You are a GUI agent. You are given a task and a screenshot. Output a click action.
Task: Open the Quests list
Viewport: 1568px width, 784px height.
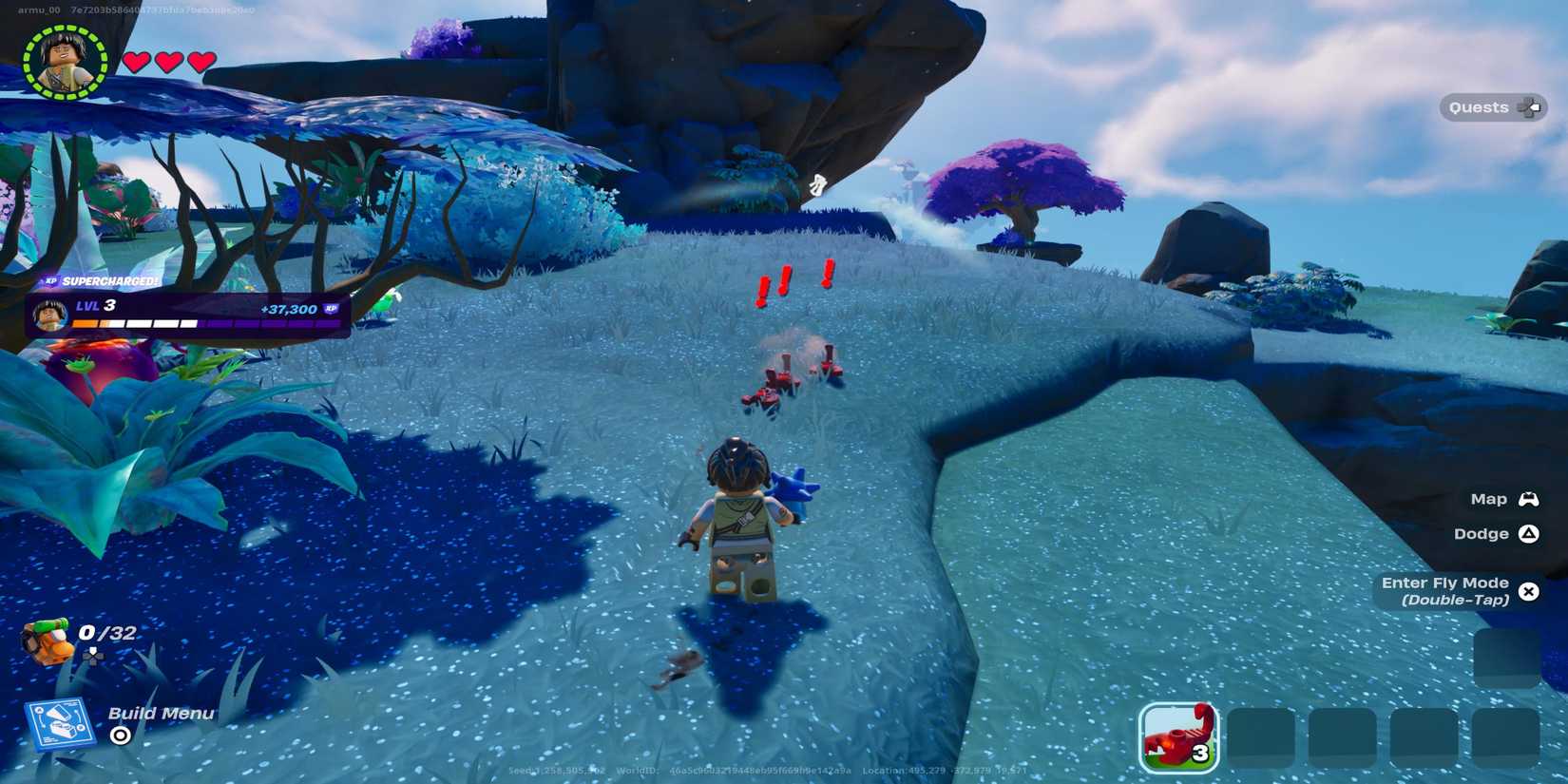pos(1479,107)
